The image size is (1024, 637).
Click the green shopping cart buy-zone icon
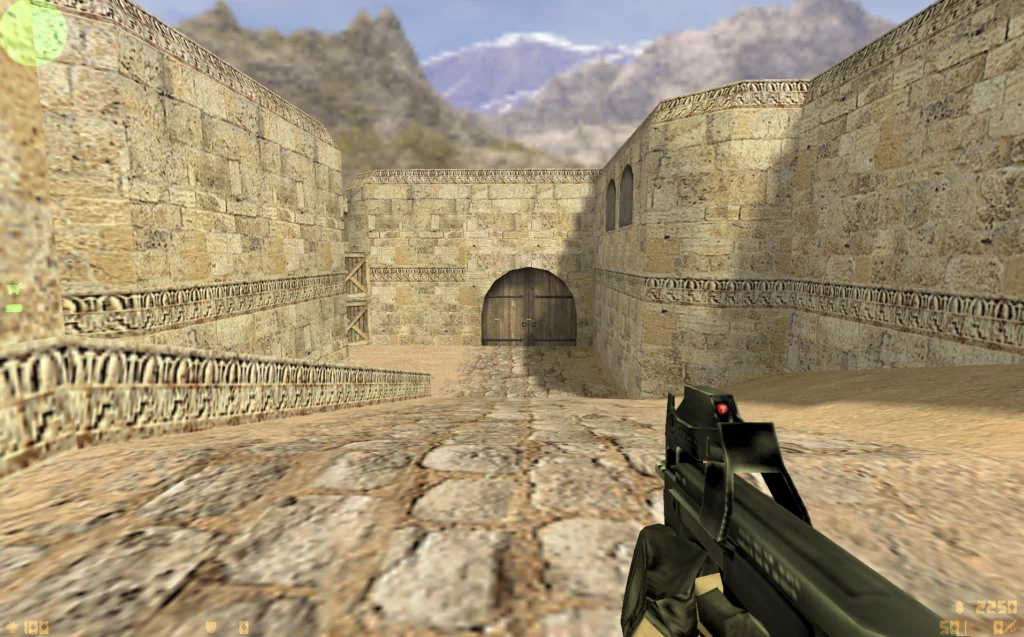(x=13, y=290)
